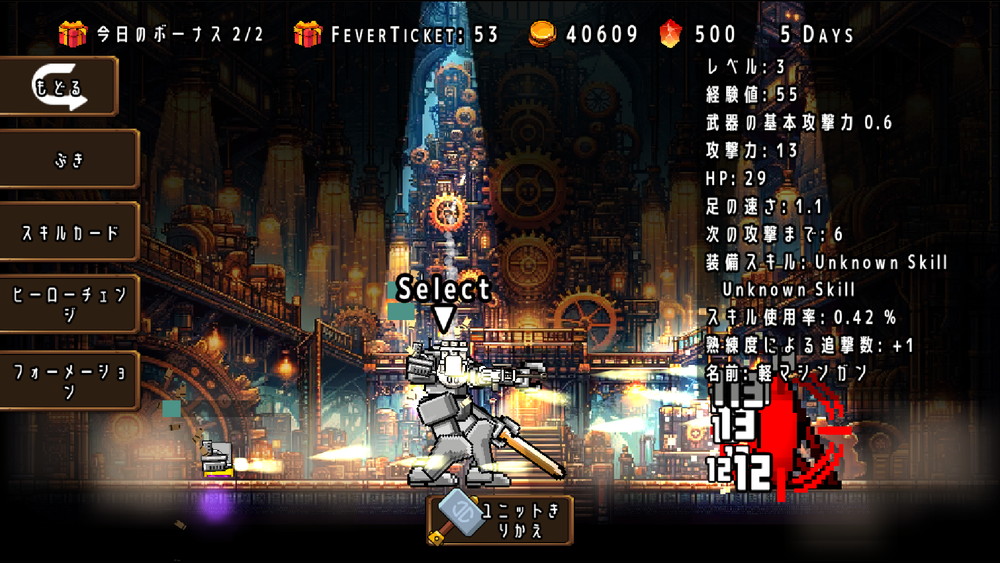The width and height of the screenshot is (1000, 563).
Task: Click the FeverTicket gift icon
Action: click(308, 34)
